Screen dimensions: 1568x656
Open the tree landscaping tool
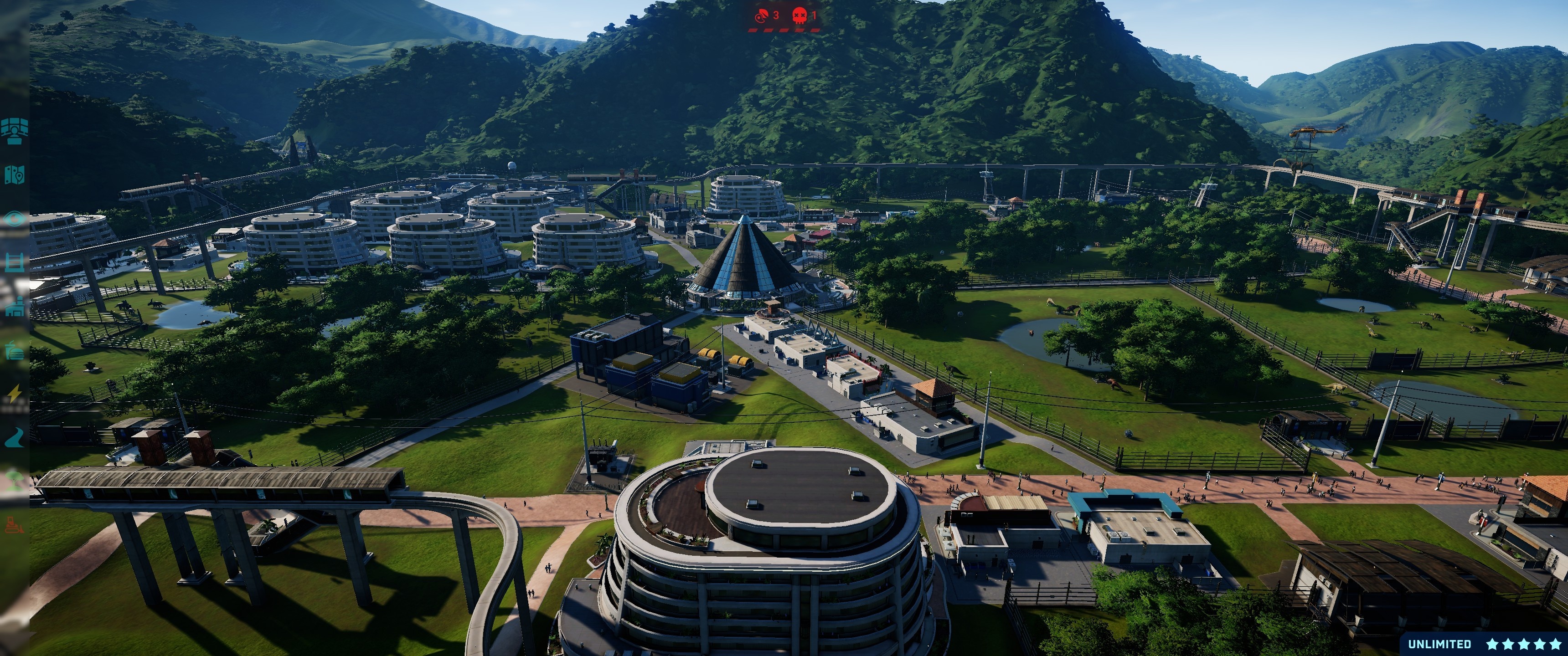click(14, 481)
